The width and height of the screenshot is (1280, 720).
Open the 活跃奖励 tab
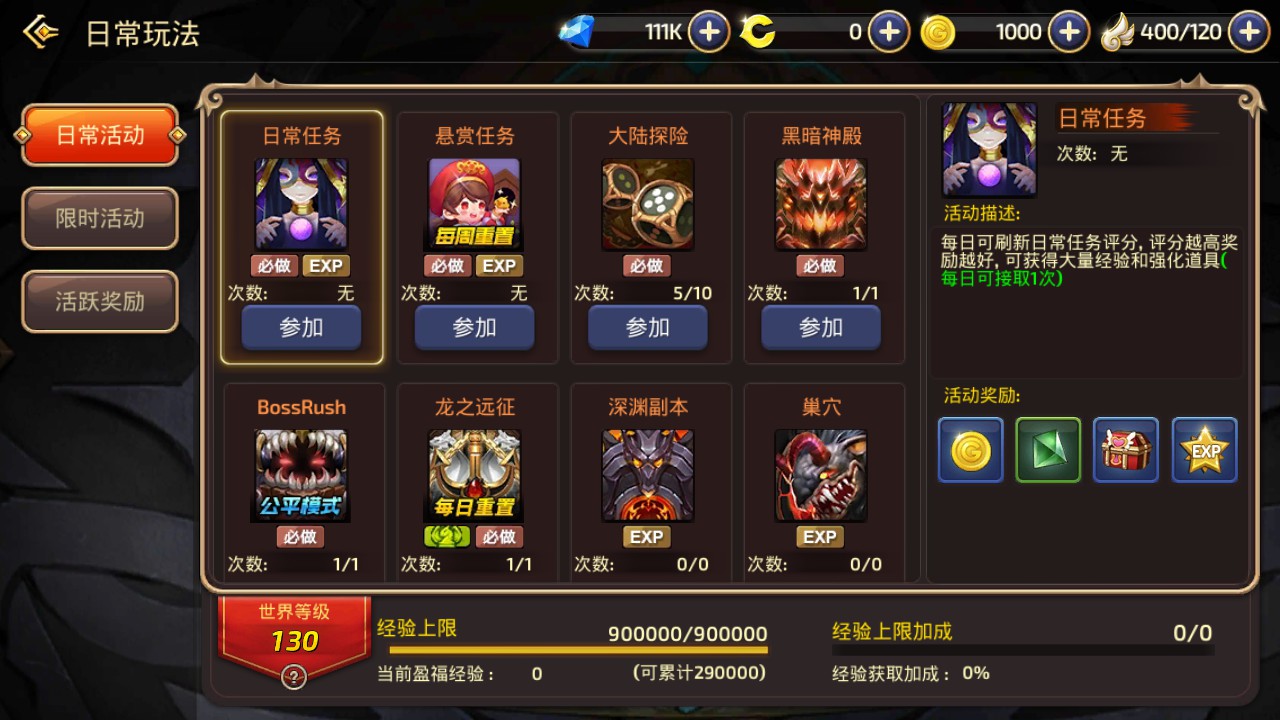tap(99, 301)
